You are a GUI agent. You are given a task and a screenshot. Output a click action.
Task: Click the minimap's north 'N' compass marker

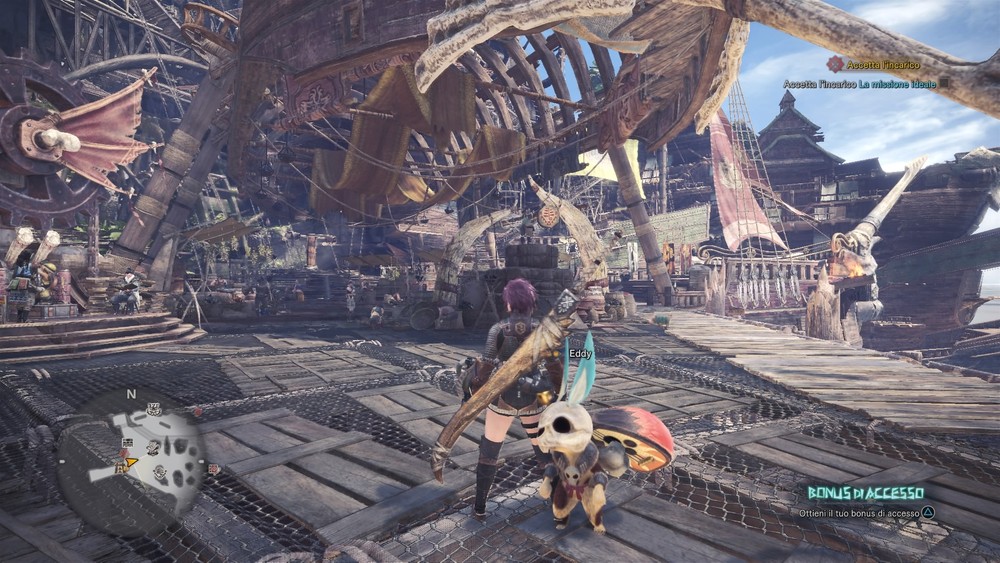click(x=131, y=394)
